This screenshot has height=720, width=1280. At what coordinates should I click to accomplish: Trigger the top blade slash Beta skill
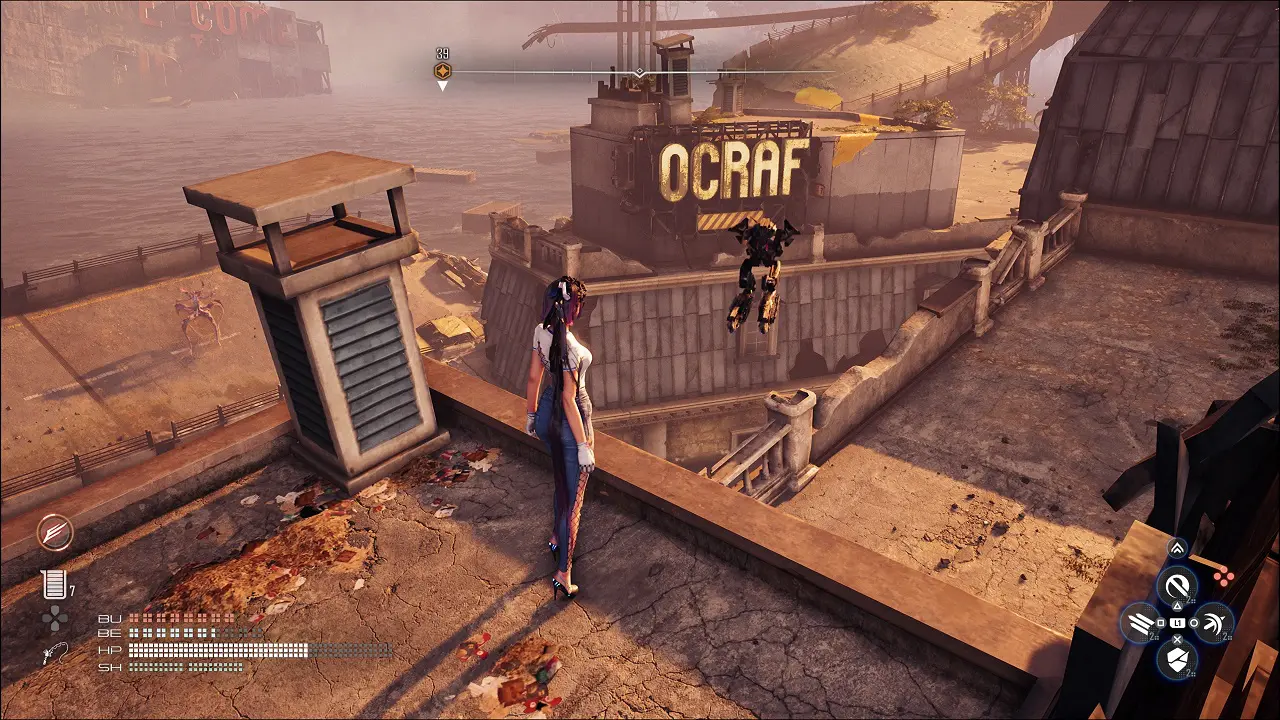[x=1177, y=585]
